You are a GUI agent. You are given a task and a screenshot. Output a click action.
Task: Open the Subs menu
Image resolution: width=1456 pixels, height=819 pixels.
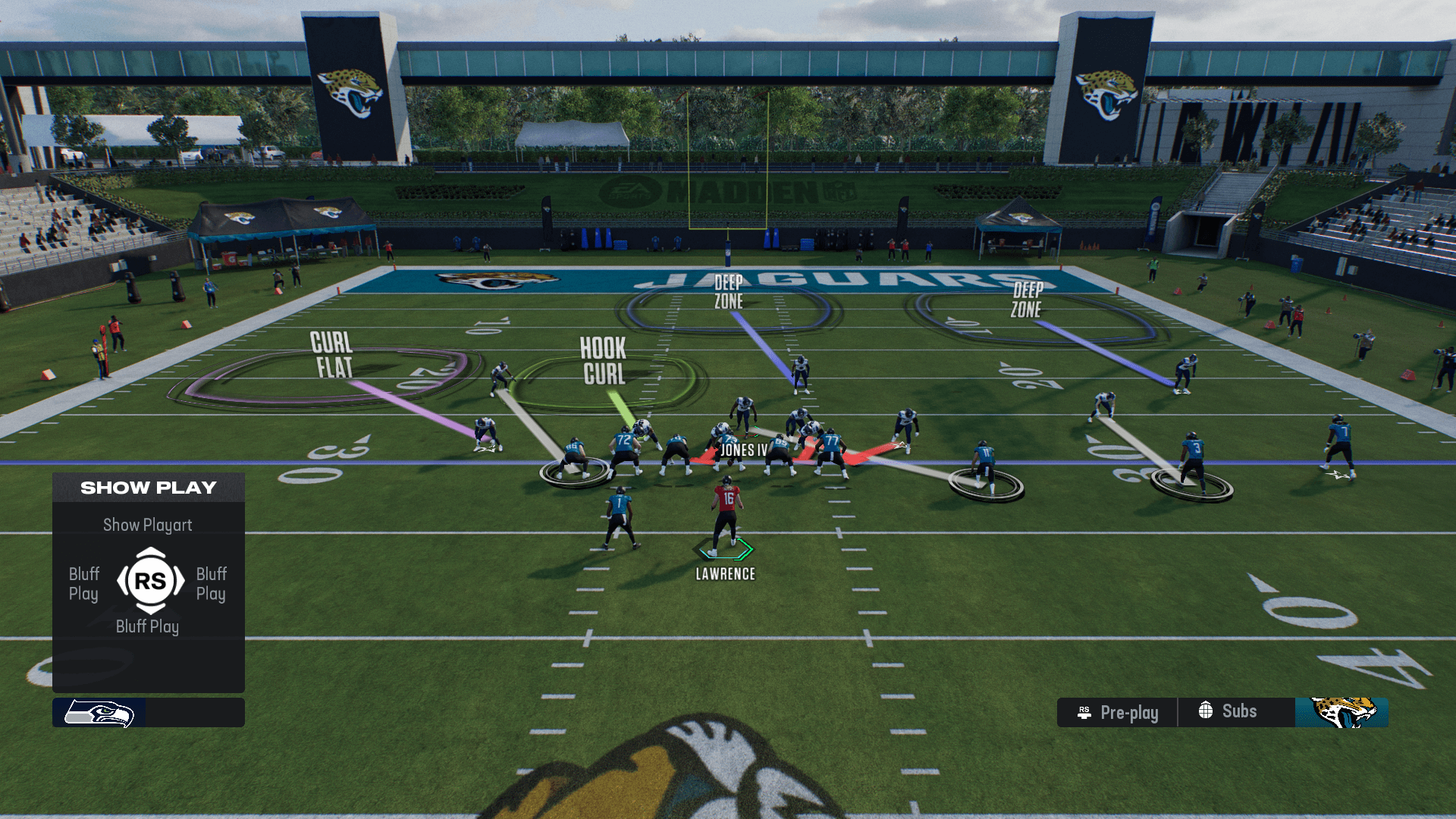(x=1228, y=711)
